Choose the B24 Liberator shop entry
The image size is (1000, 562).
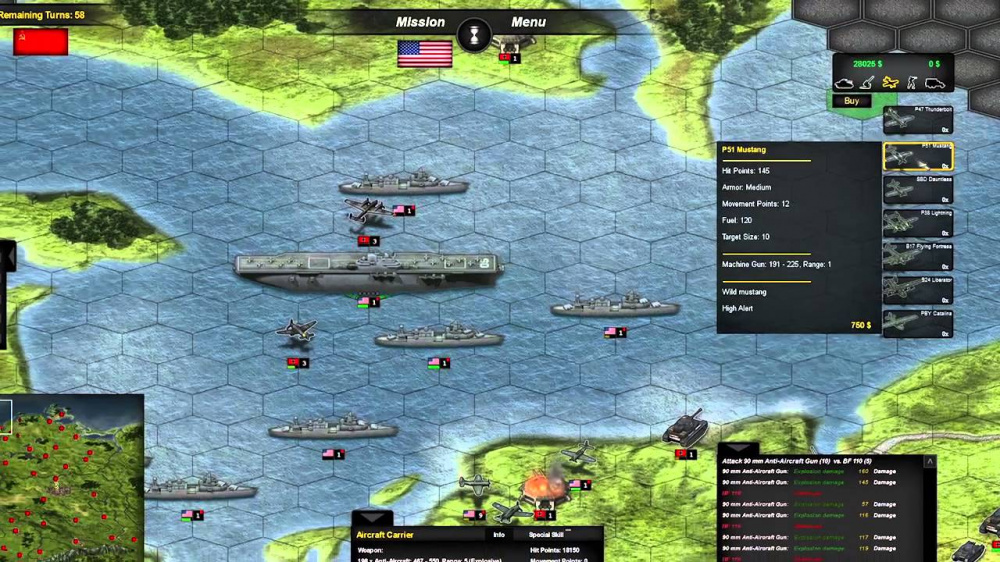click(x=917, y=290)
